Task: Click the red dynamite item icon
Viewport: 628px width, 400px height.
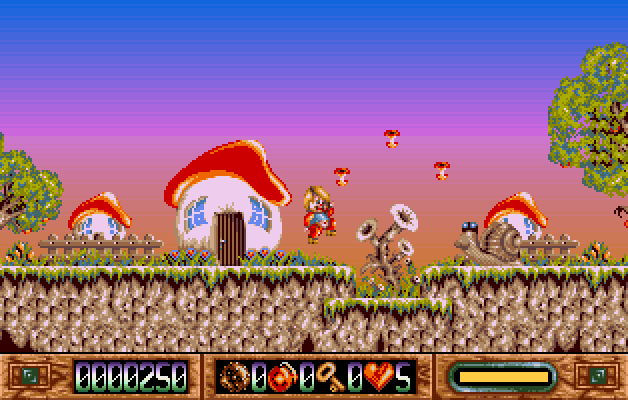Action: pos(282,377)
